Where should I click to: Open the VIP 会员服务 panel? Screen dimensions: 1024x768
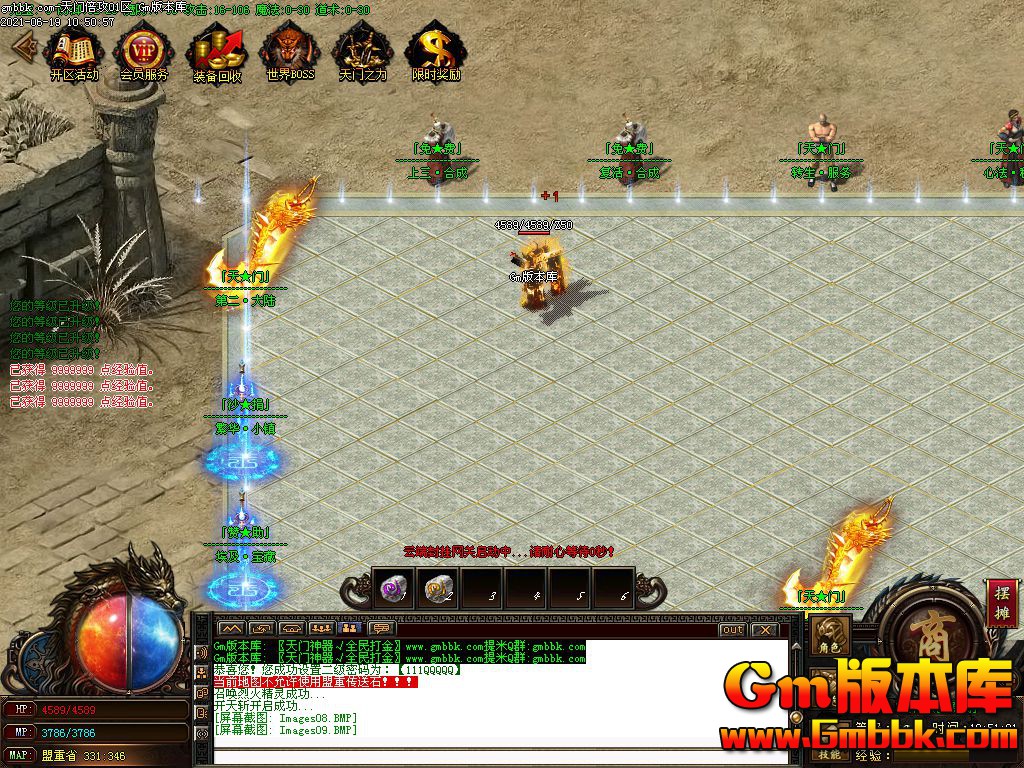pyautogui.click(x=144, y=52)
